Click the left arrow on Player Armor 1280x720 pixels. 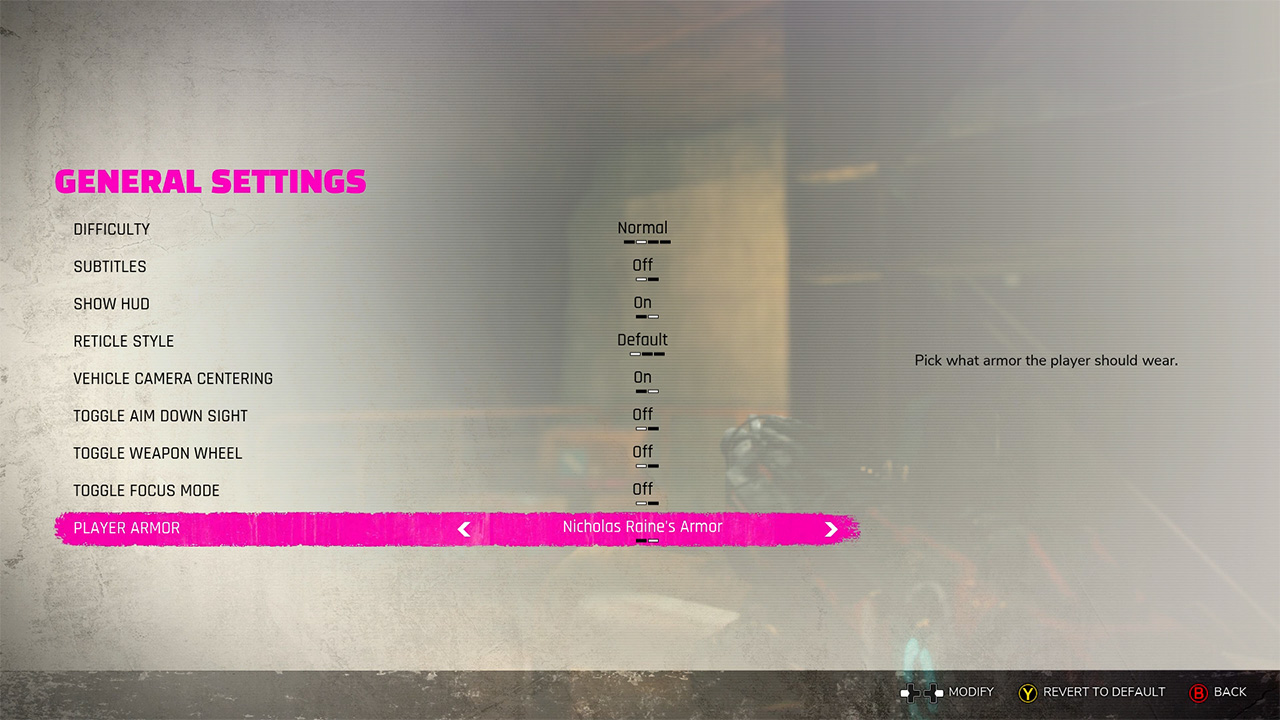(x=463, y=529)
